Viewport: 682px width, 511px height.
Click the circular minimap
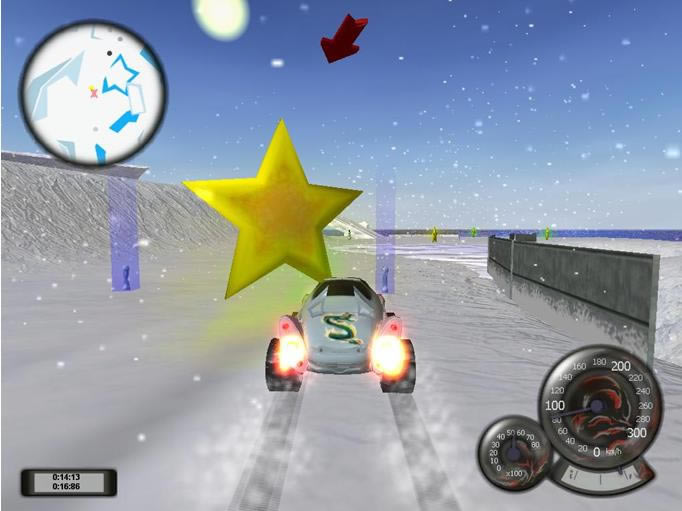(92, 92)
